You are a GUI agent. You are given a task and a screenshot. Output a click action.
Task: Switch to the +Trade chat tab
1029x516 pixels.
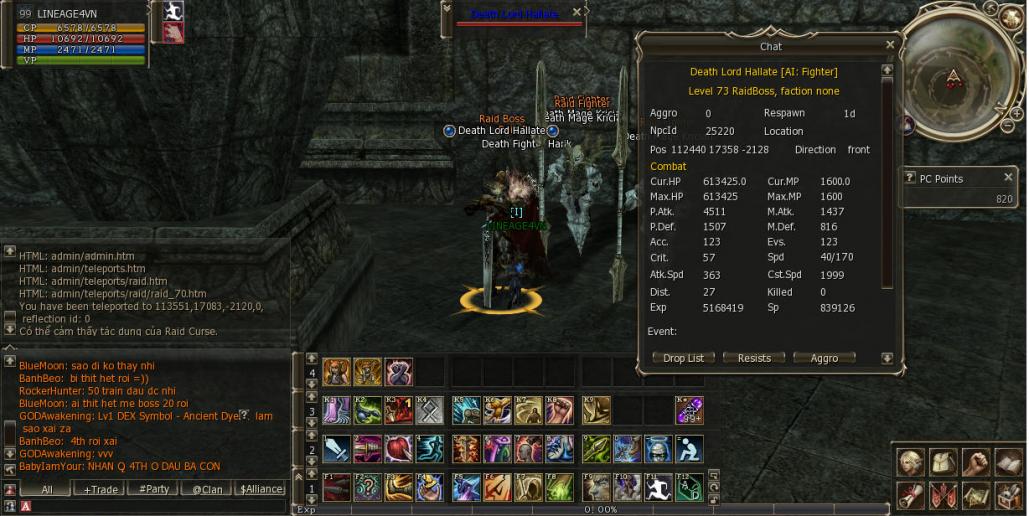click(x=101, y=489)
